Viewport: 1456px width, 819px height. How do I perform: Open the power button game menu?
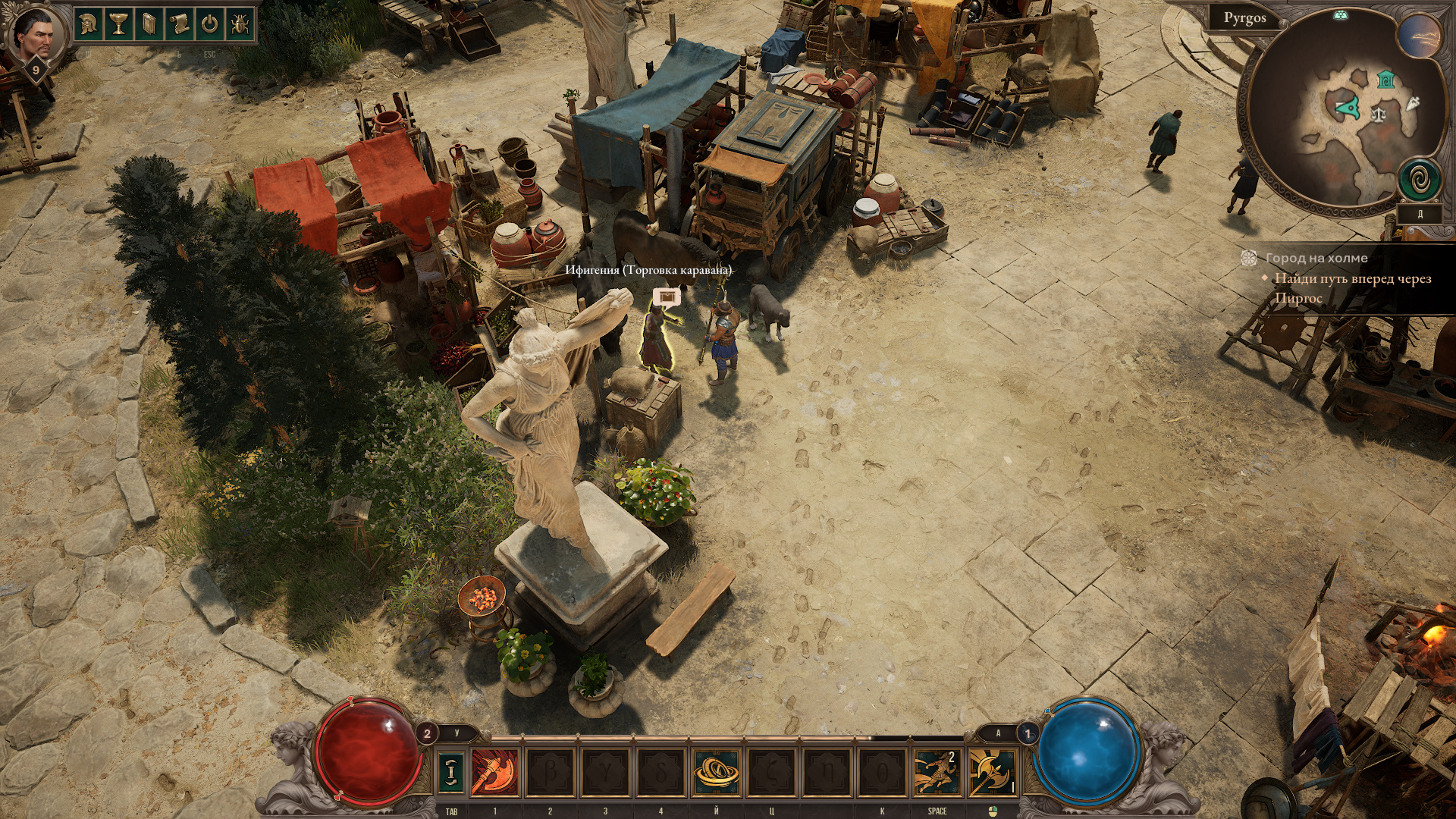(x=209, y=24)
